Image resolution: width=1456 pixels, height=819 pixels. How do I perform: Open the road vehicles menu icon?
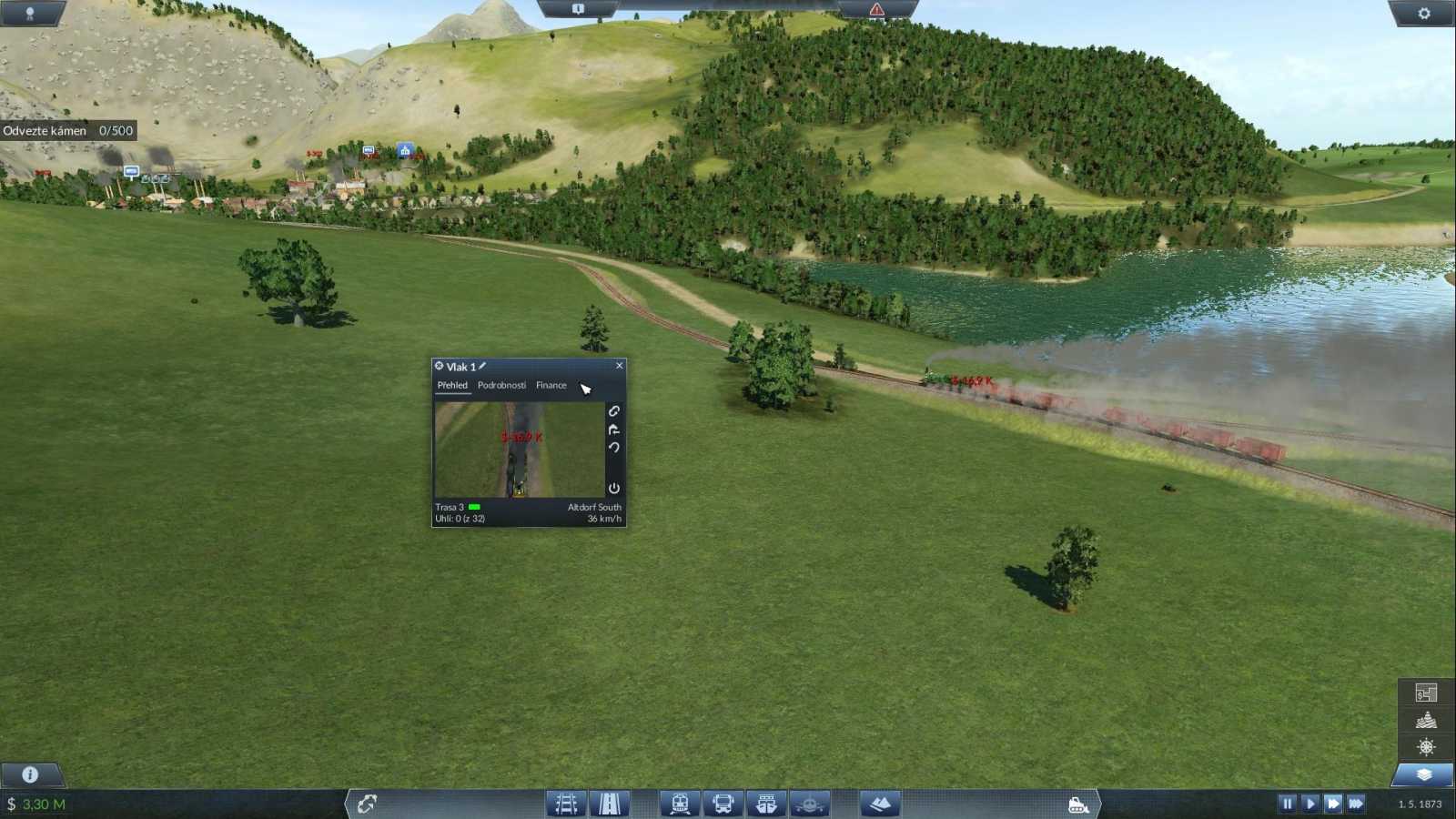point(722,804)
